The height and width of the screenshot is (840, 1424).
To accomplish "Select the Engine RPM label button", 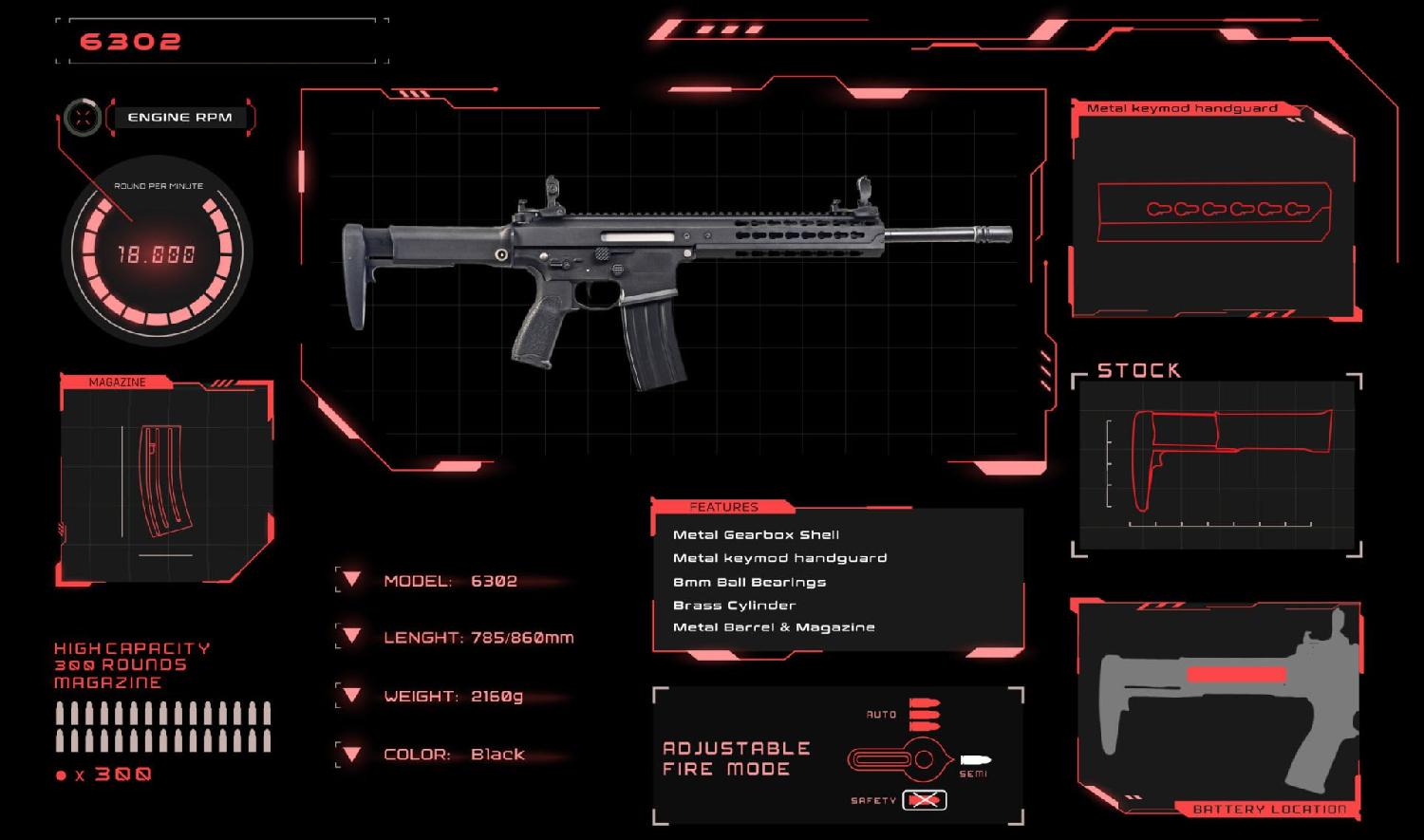I will coord(179,118).
